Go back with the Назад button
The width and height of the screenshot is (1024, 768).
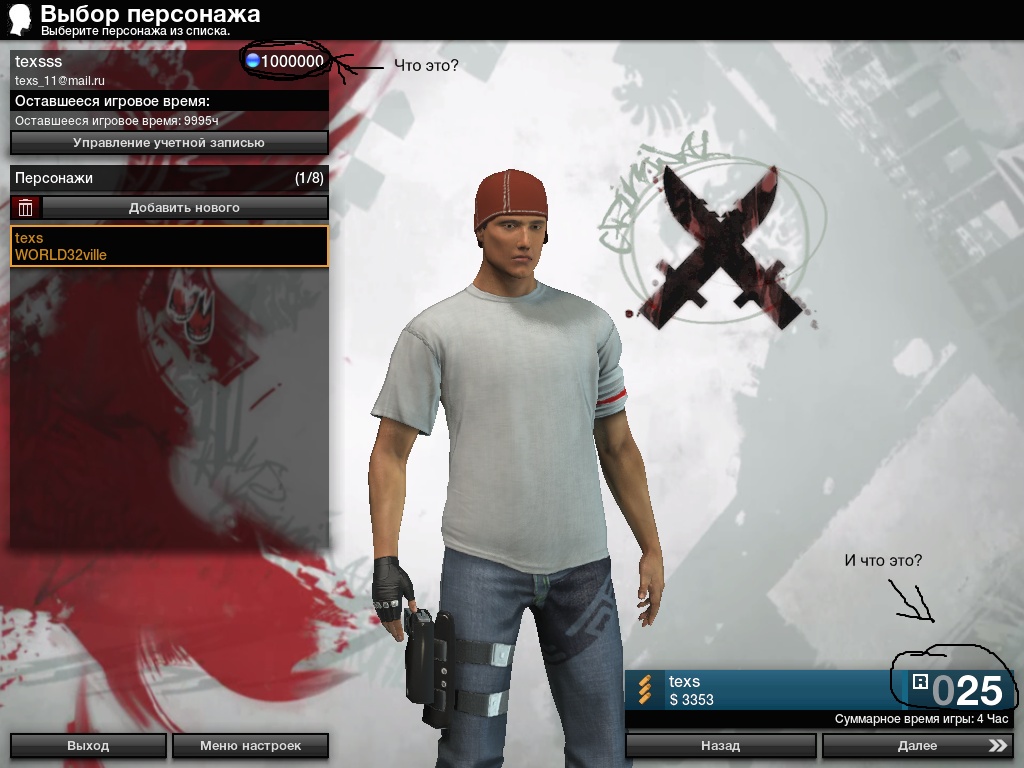[720, 745]
